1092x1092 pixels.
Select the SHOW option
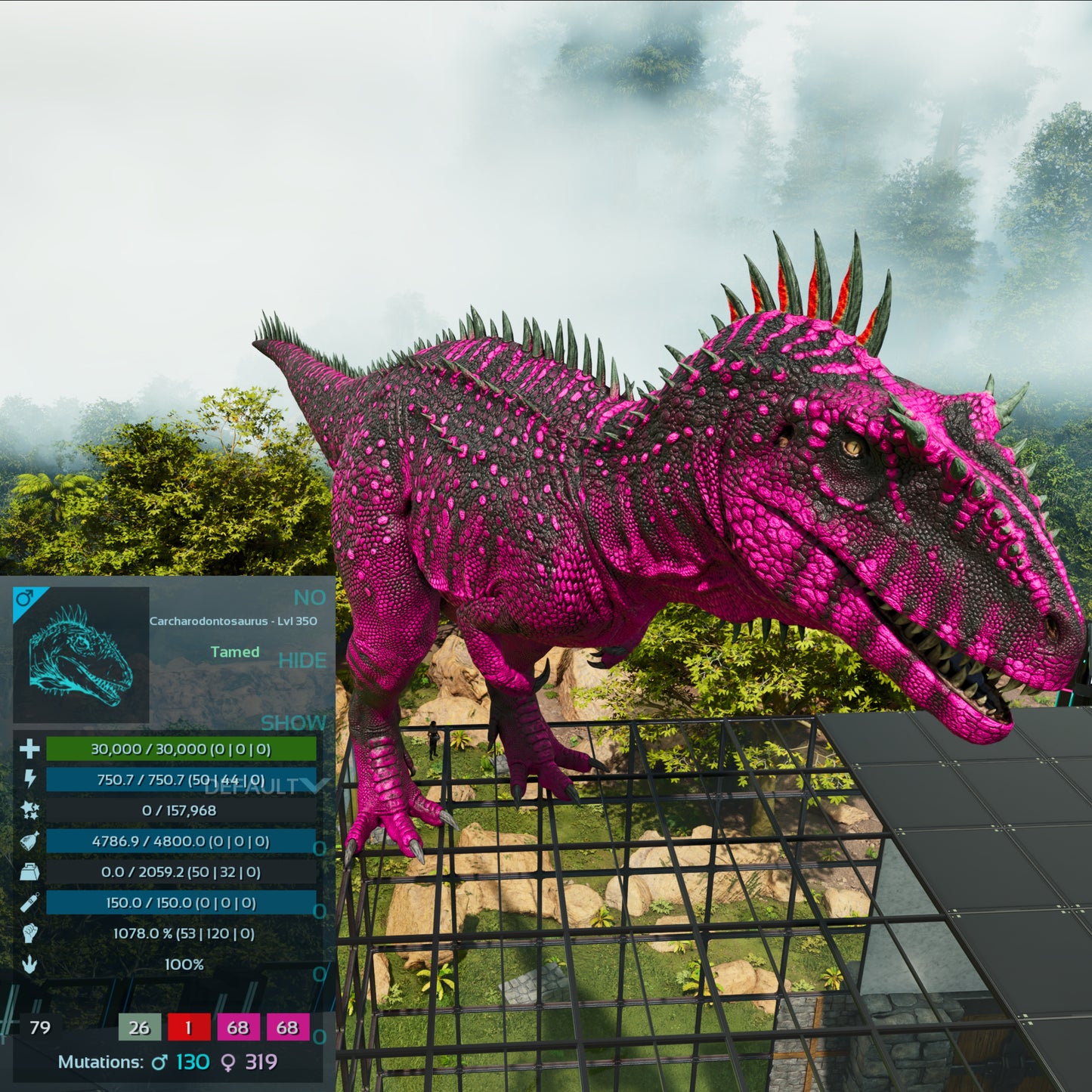pos(293,723)
